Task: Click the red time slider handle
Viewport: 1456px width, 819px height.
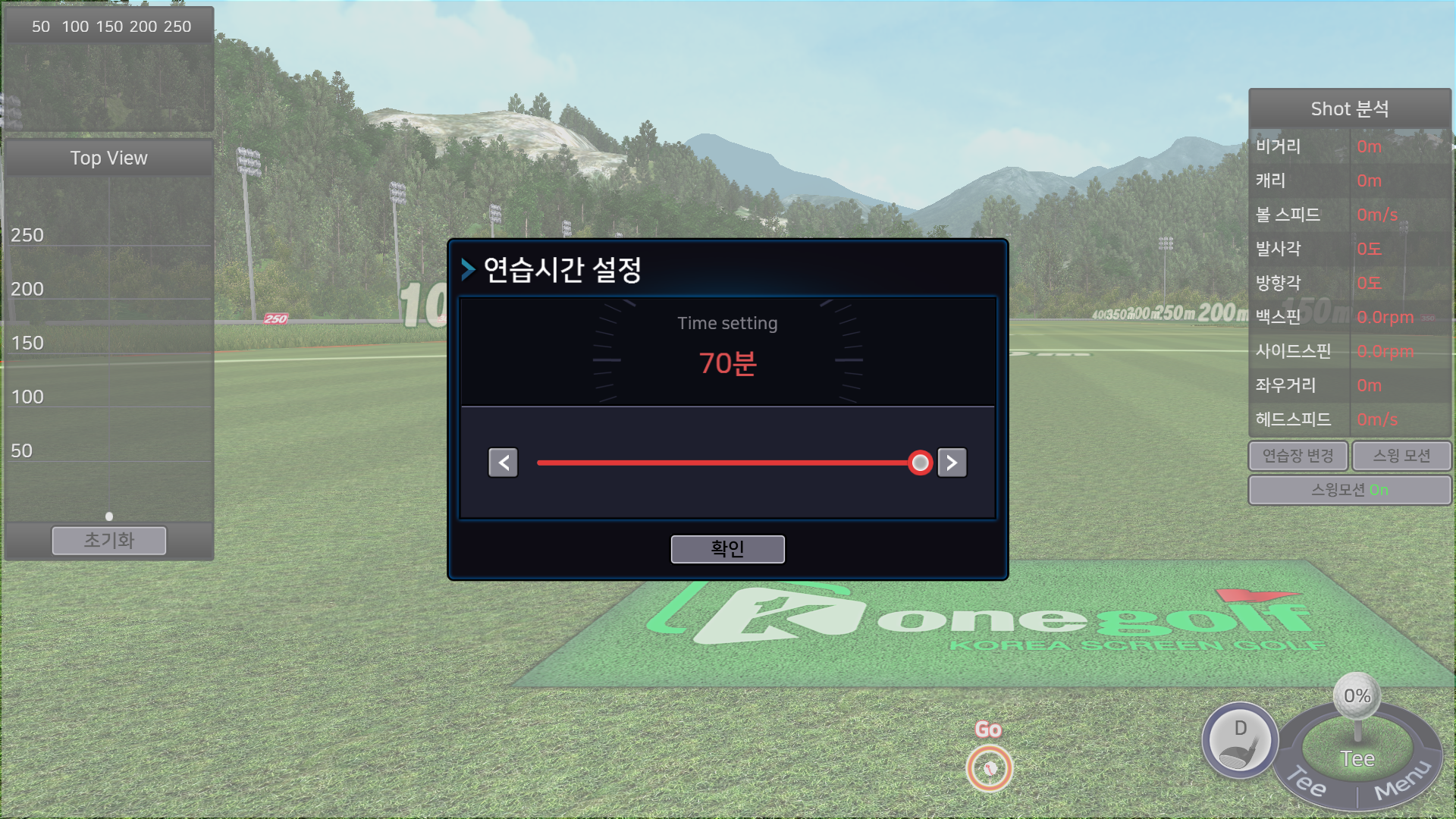Action: [920, 463]
